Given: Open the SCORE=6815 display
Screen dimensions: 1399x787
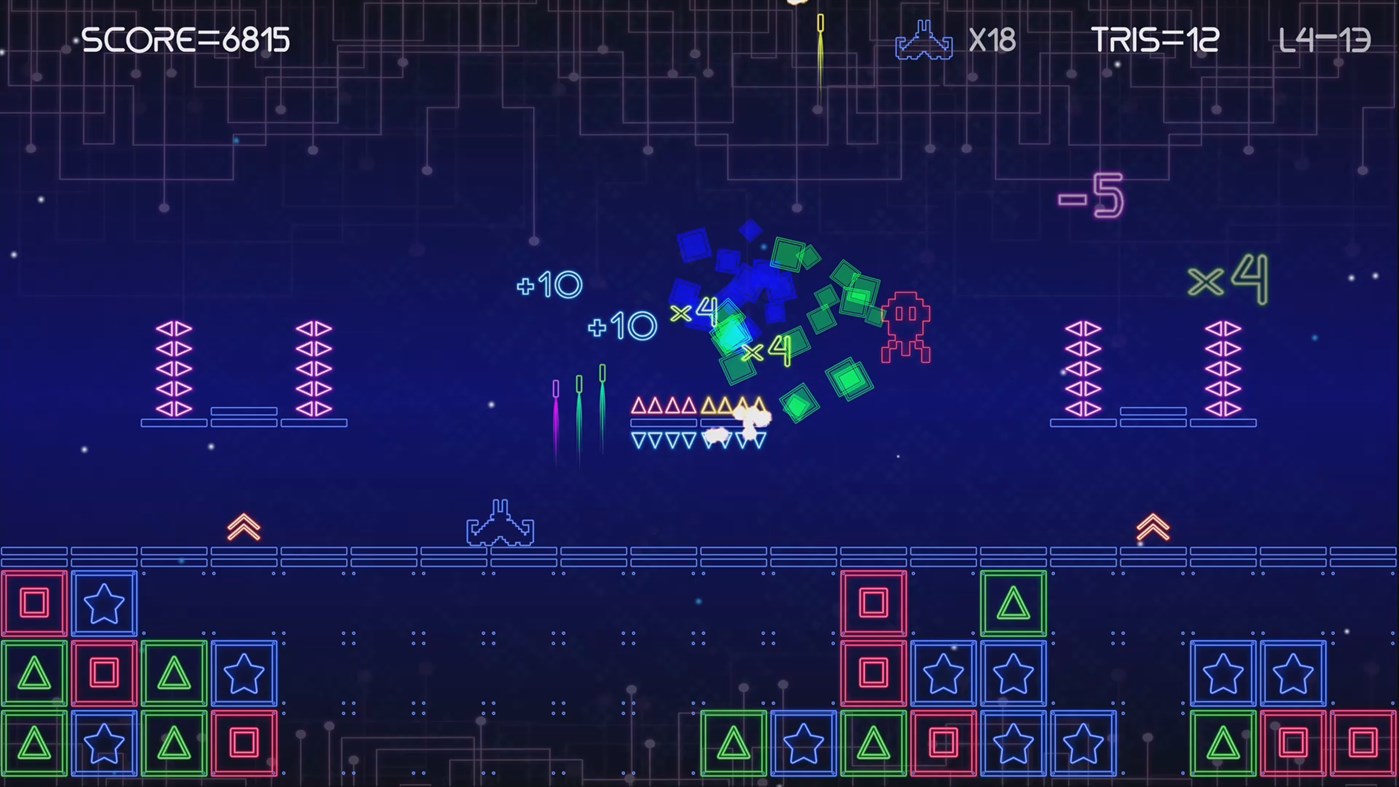Looking at the screenshot, I should (x=186, y=40).
